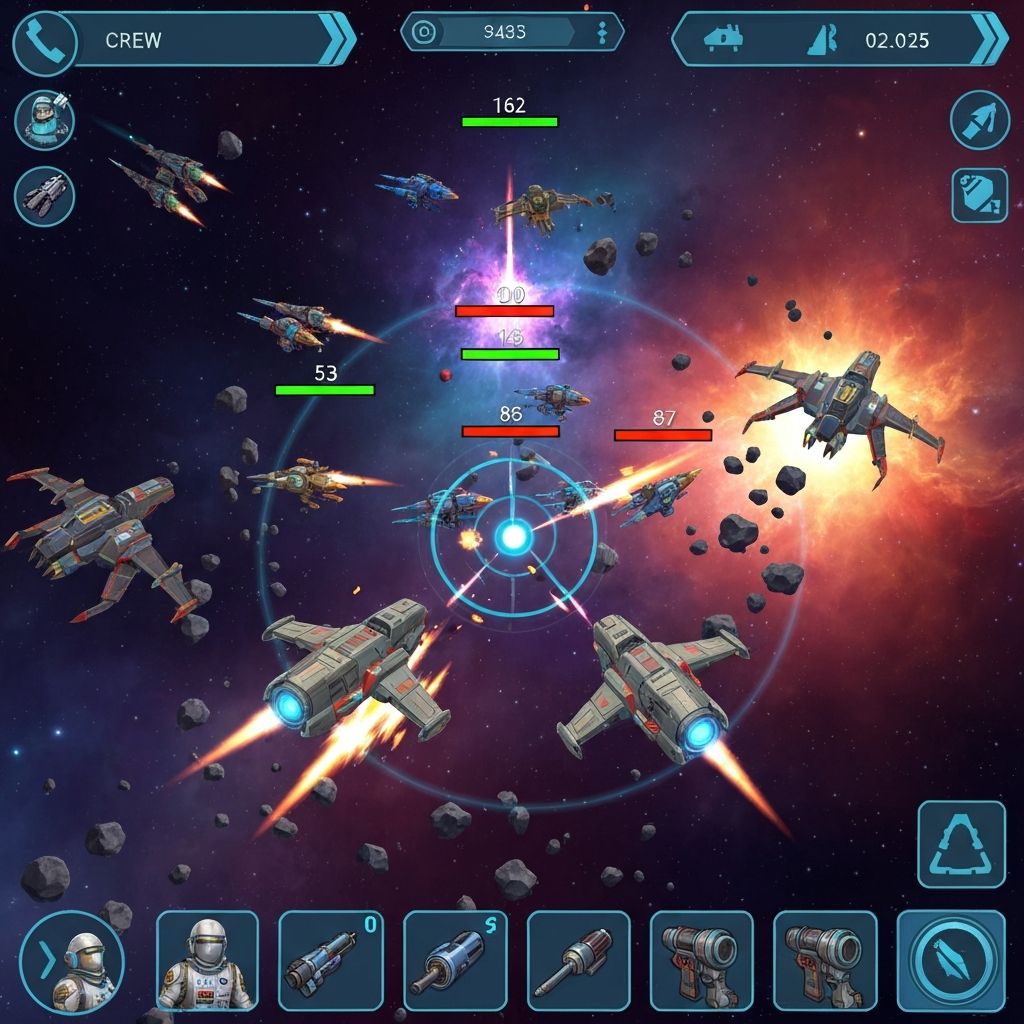Activate the round rocket icon at top right

(x=979, y=120)
